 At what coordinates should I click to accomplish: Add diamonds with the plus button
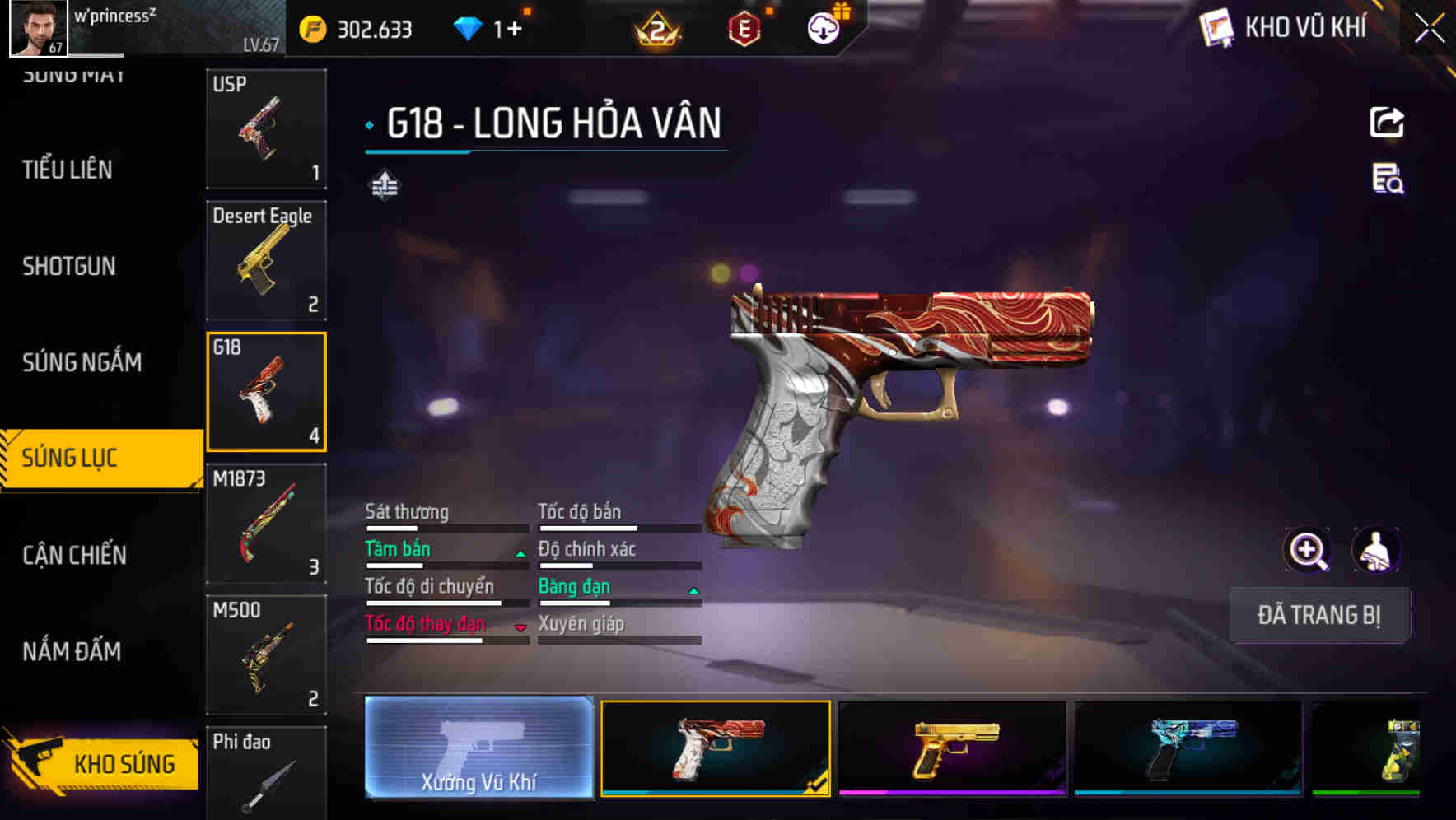pos(515,30)
